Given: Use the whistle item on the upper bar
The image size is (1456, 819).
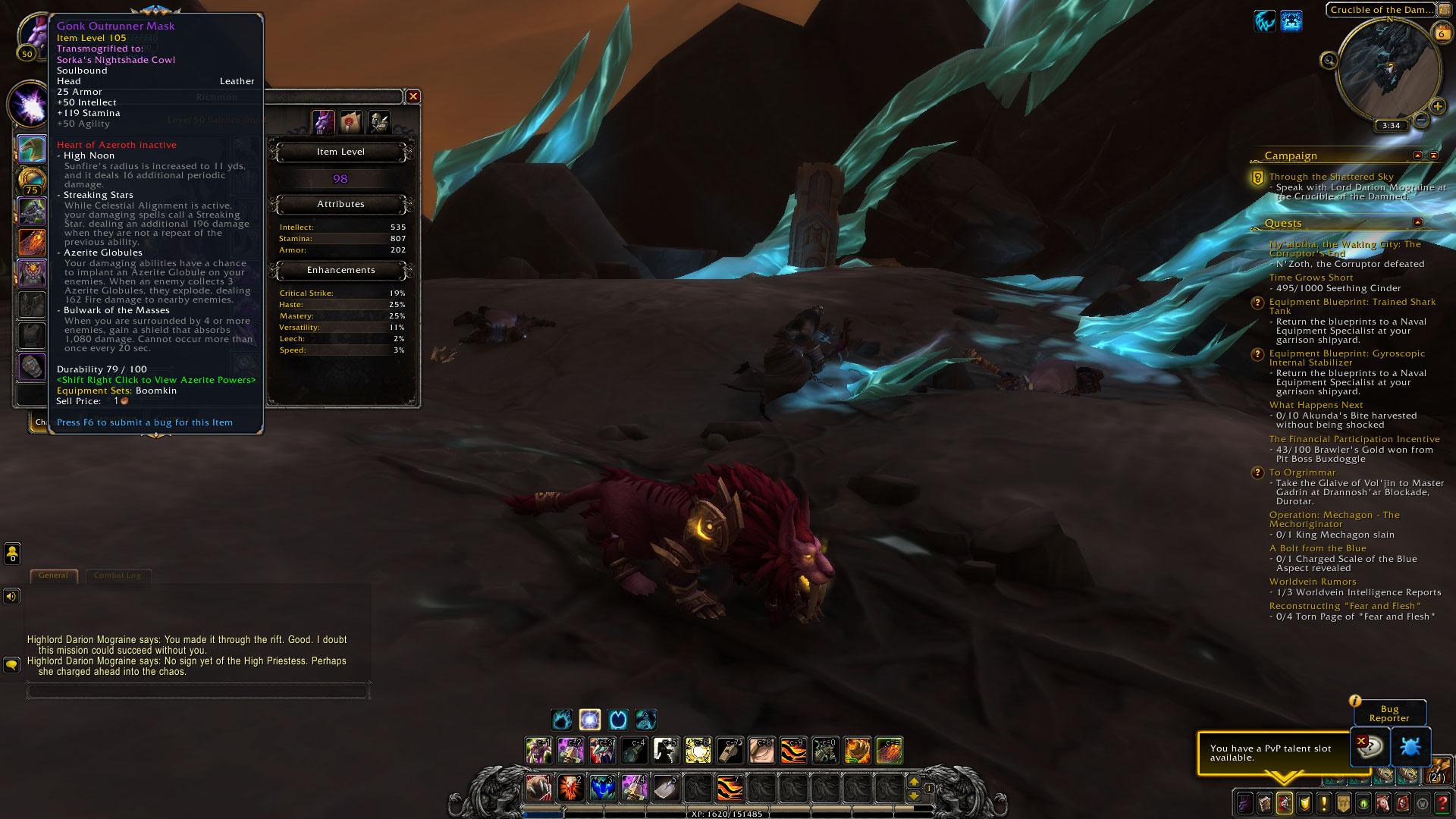Looking at the screenshot, I should pyautogui.click(x=730, y=750).
